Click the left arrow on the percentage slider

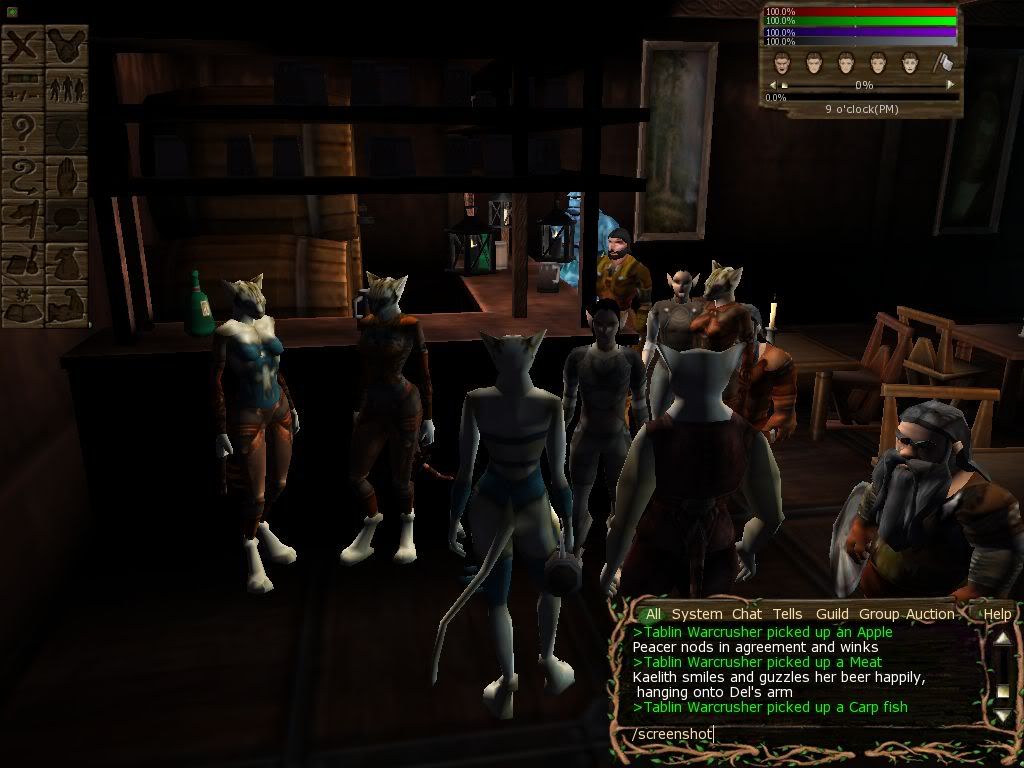773,86
